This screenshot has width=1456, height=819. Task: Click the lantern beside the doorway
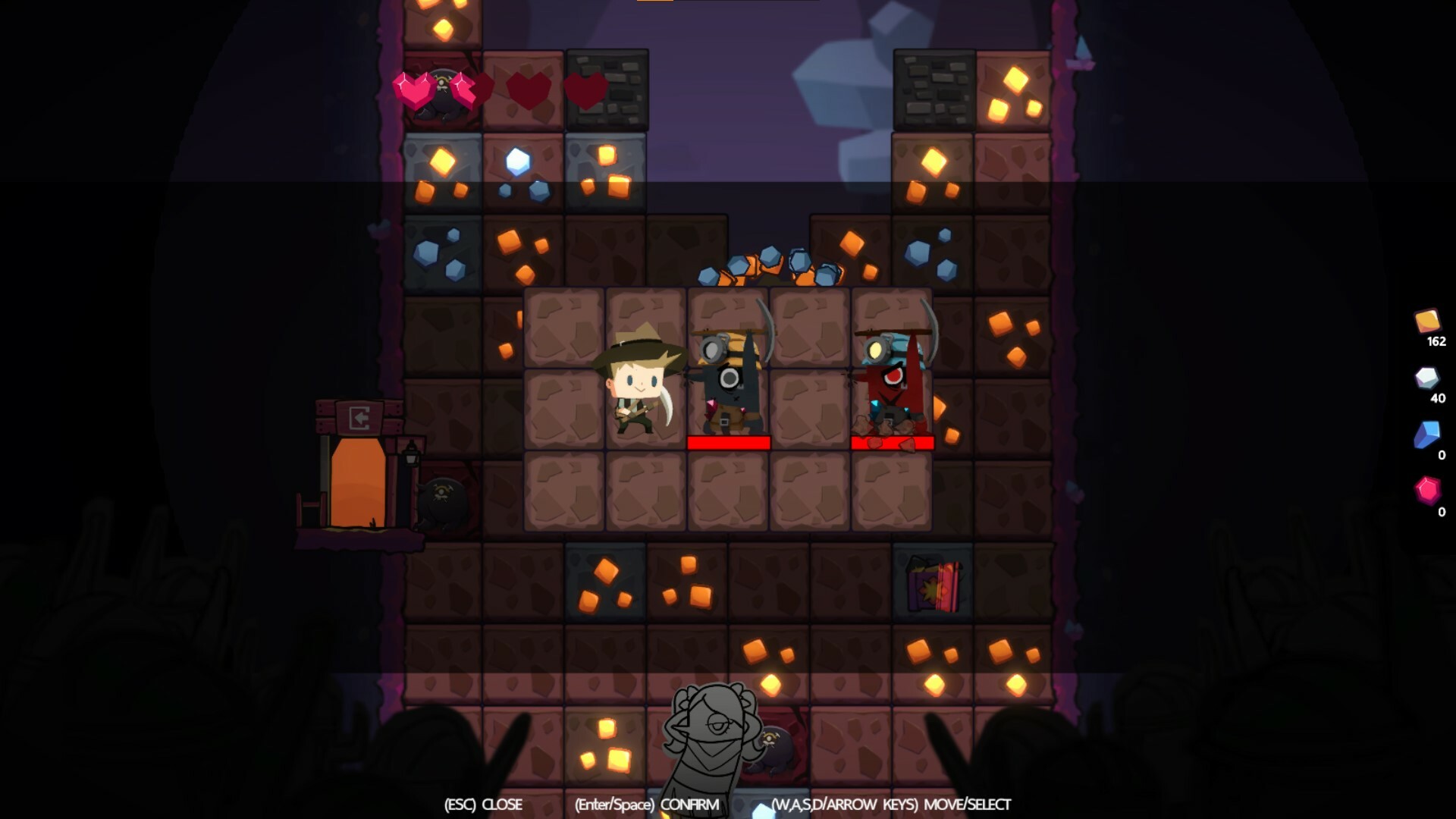pyautogui.click(x=409, y=456)
